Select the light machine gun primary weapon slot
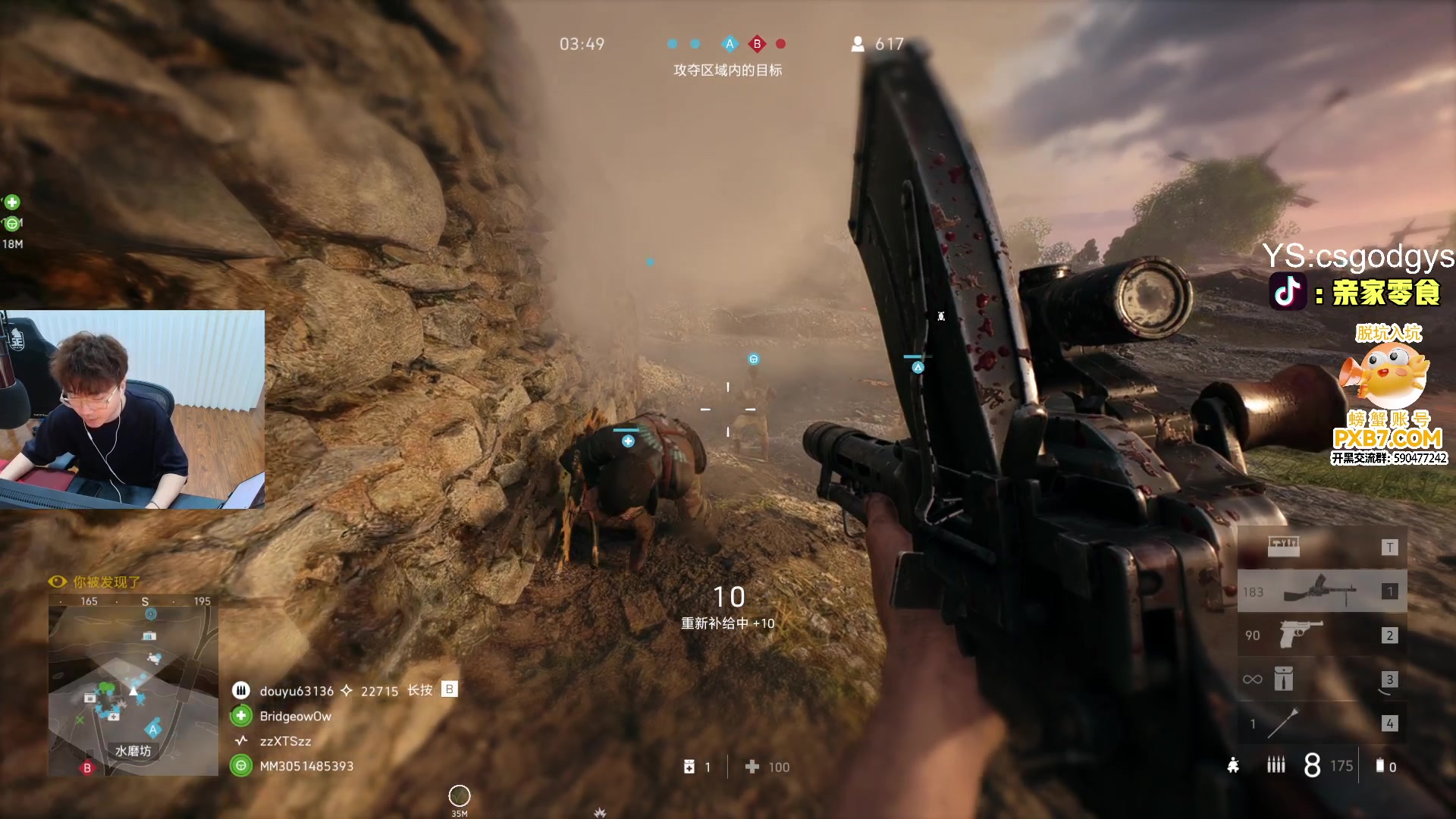 tap(1322, 591)
